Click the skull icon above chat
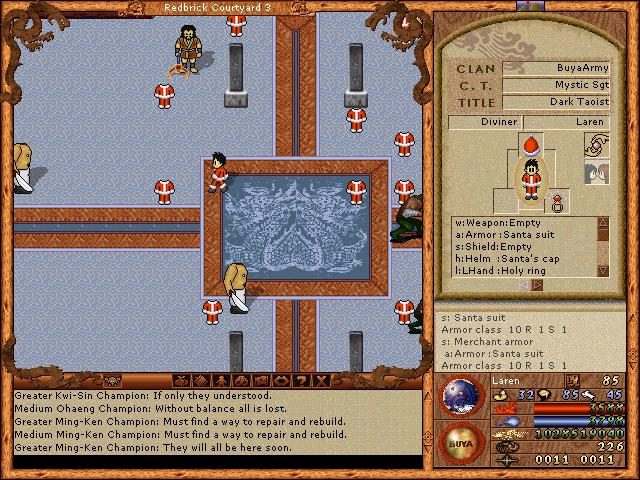640x480 pixels. [113, 380]
